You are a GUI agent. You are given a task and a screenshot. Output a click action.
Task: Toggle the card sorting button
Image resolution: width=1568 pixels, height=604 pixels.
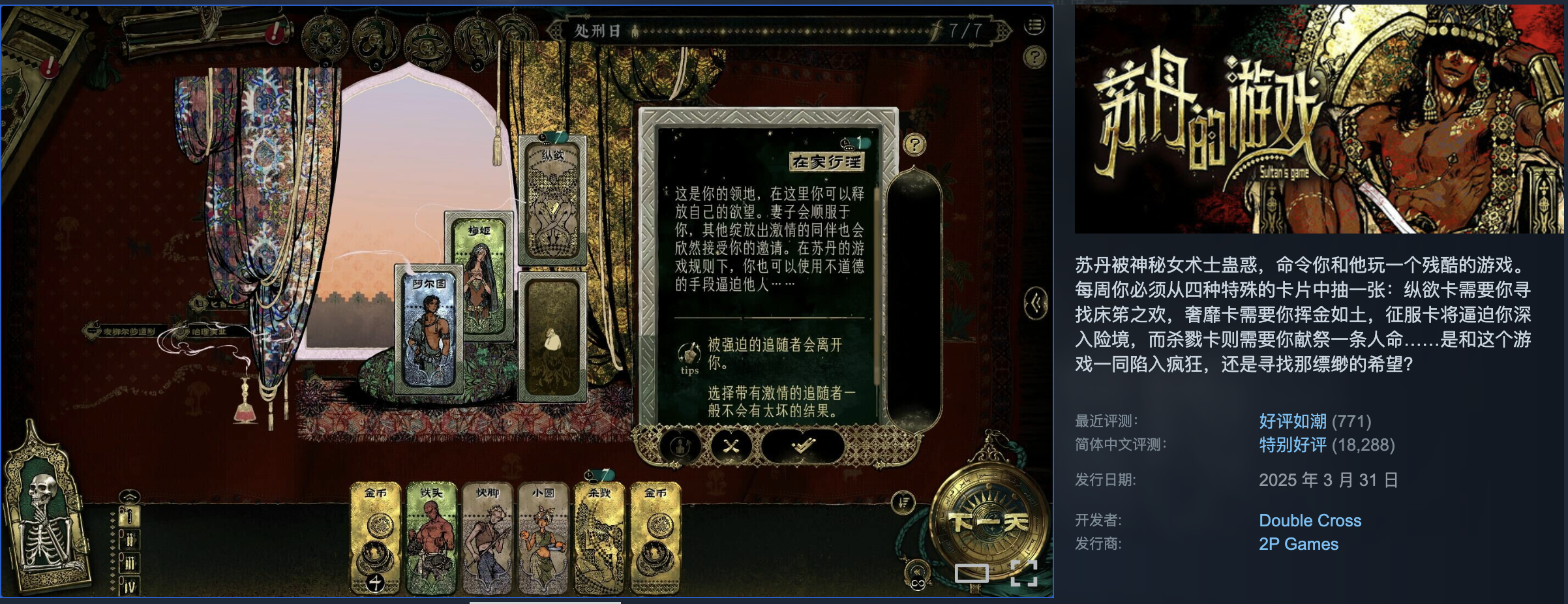tap(903, 502)
